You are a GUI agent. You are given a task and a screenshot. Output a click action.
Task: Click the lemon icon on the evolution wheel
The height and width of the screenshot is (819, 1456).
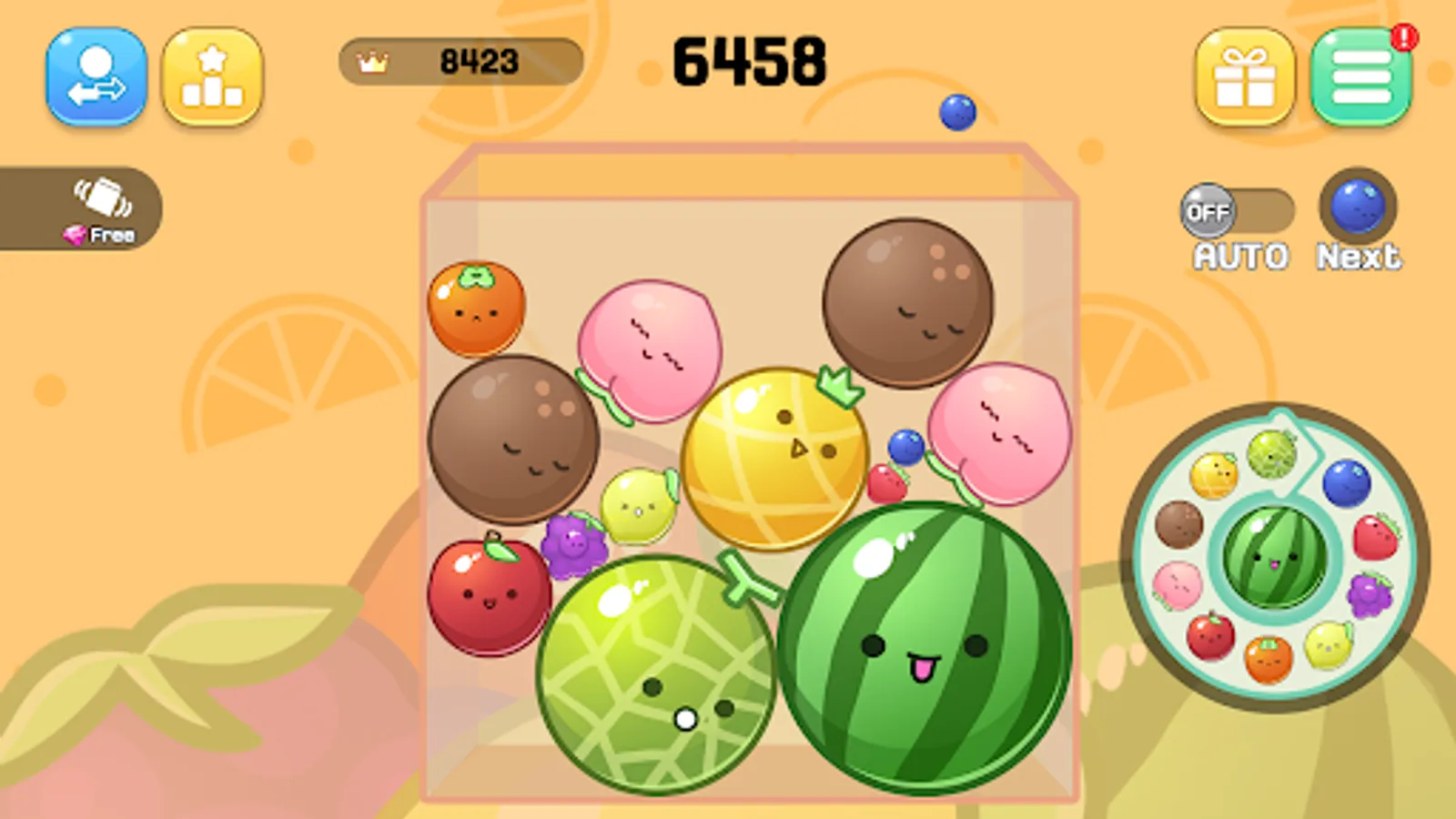pyautogui.click(x=1330, y=646)
